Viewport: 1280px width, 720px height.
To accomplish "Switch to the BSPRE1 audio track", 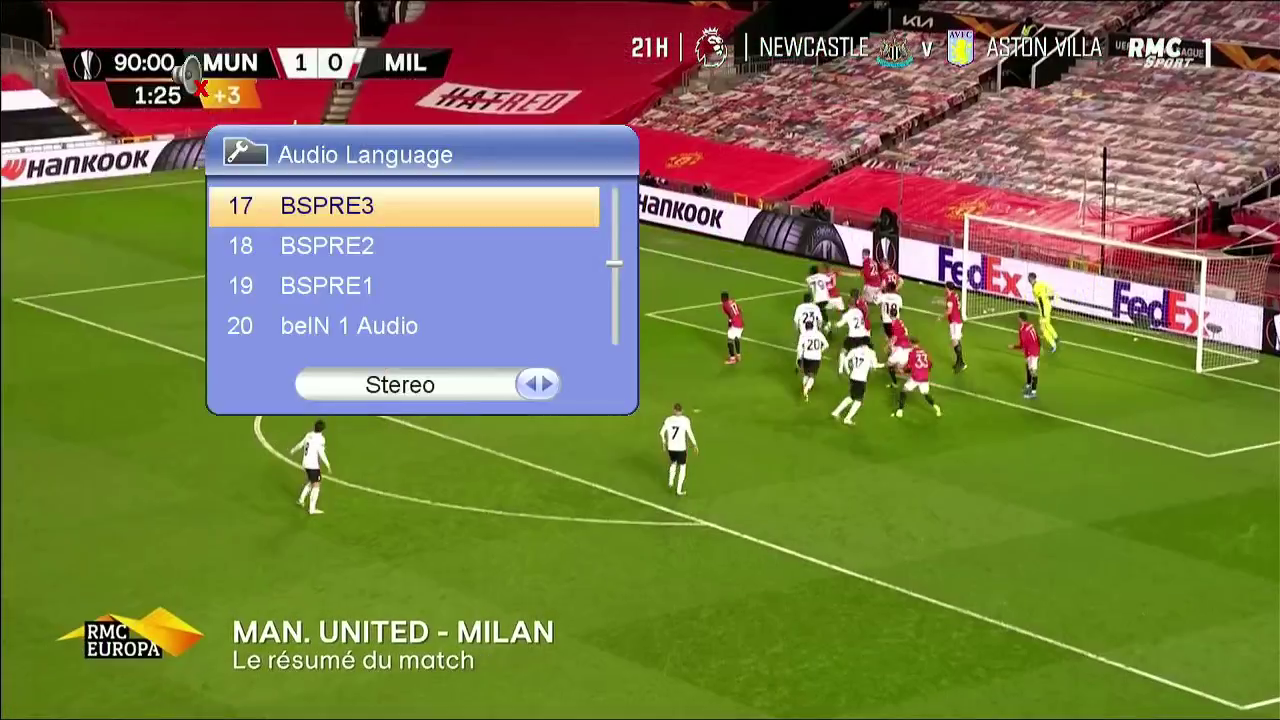I will [404, 286].
